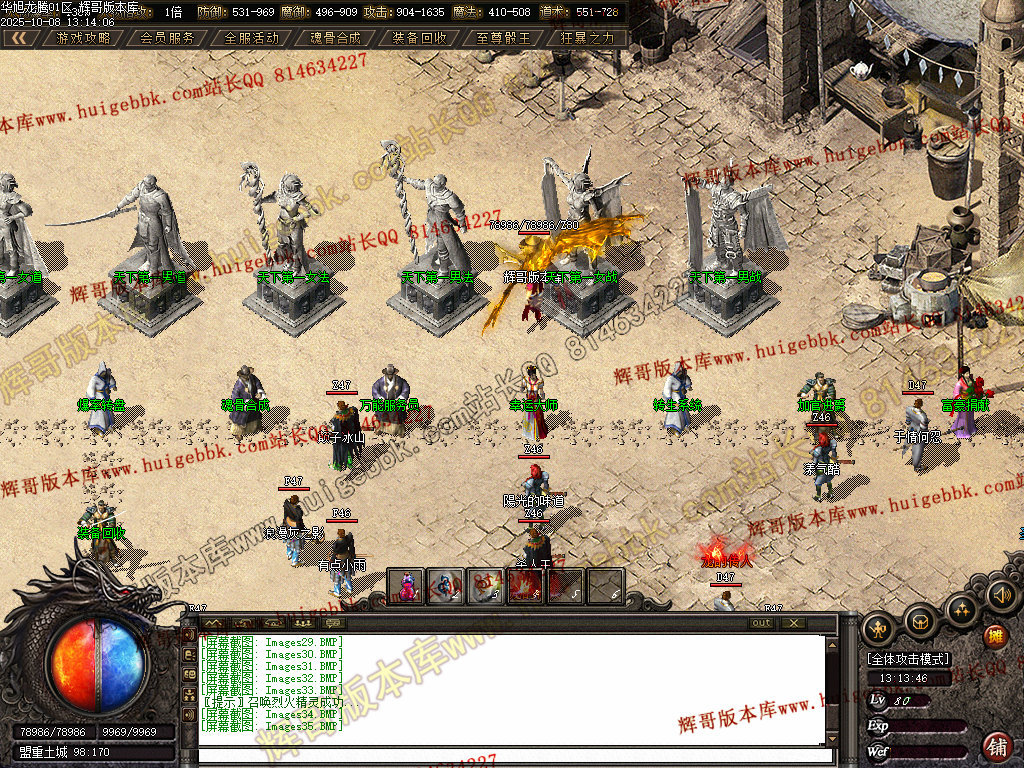Switch the 全体攻击模式 attack mode
The height and width of the screenshot is (768, 1024).
[x=909, y=660]
